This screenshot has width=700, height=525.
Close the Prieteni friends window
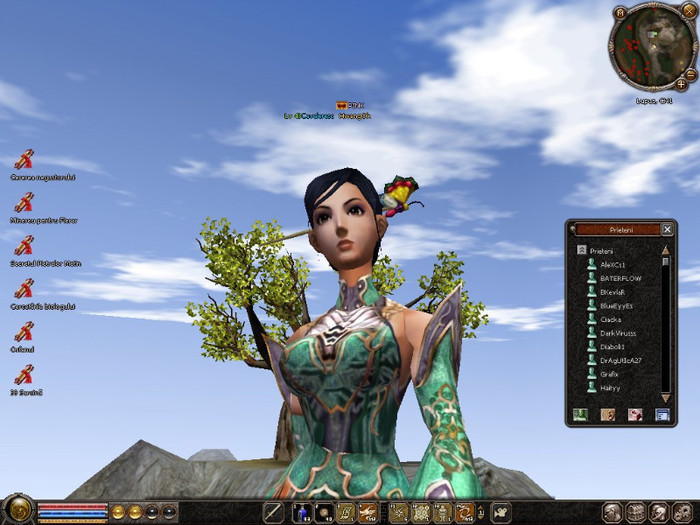pos(667,229)
